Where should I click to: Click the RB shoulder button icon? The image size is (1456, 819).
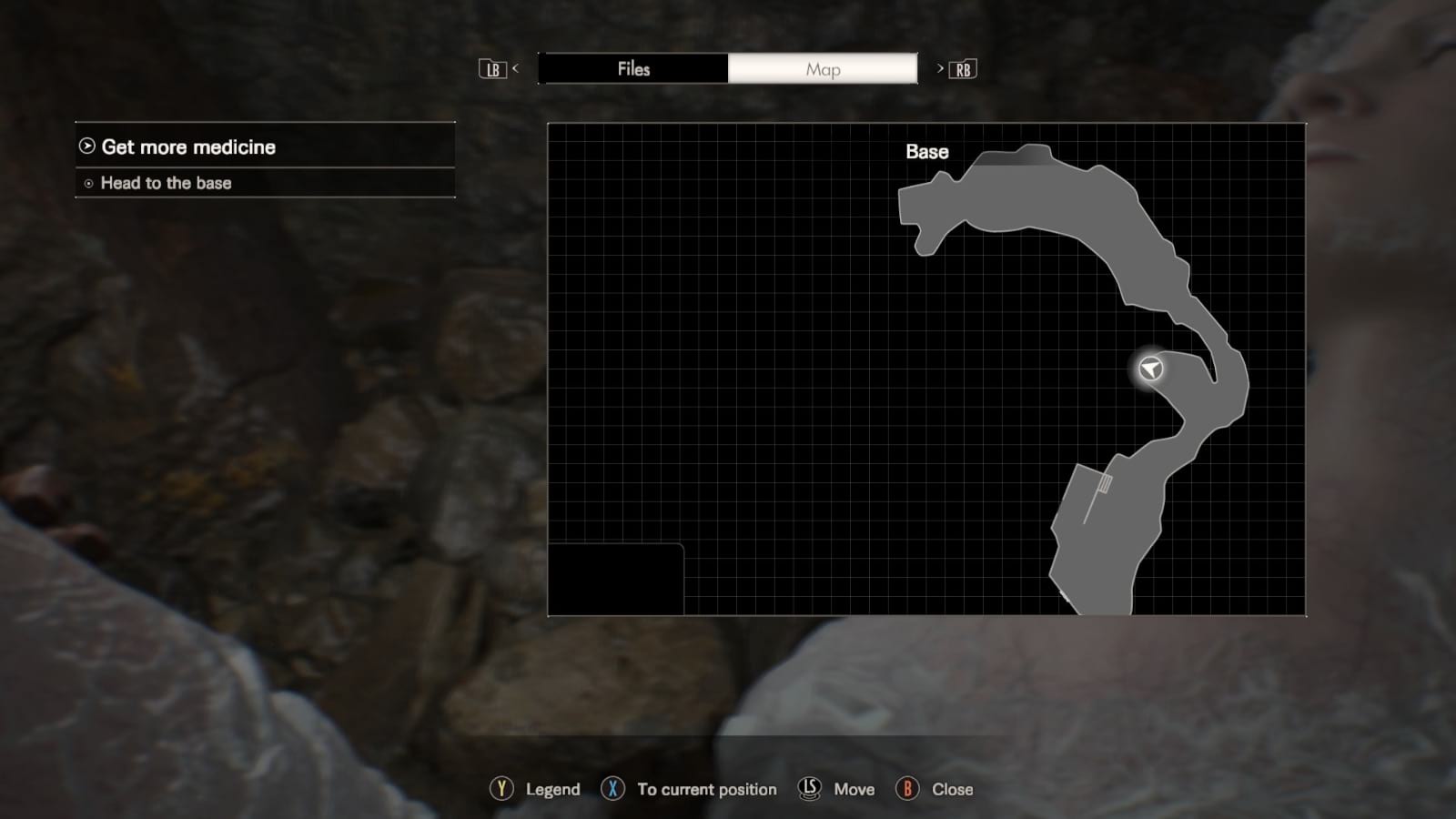coord(965,69)
